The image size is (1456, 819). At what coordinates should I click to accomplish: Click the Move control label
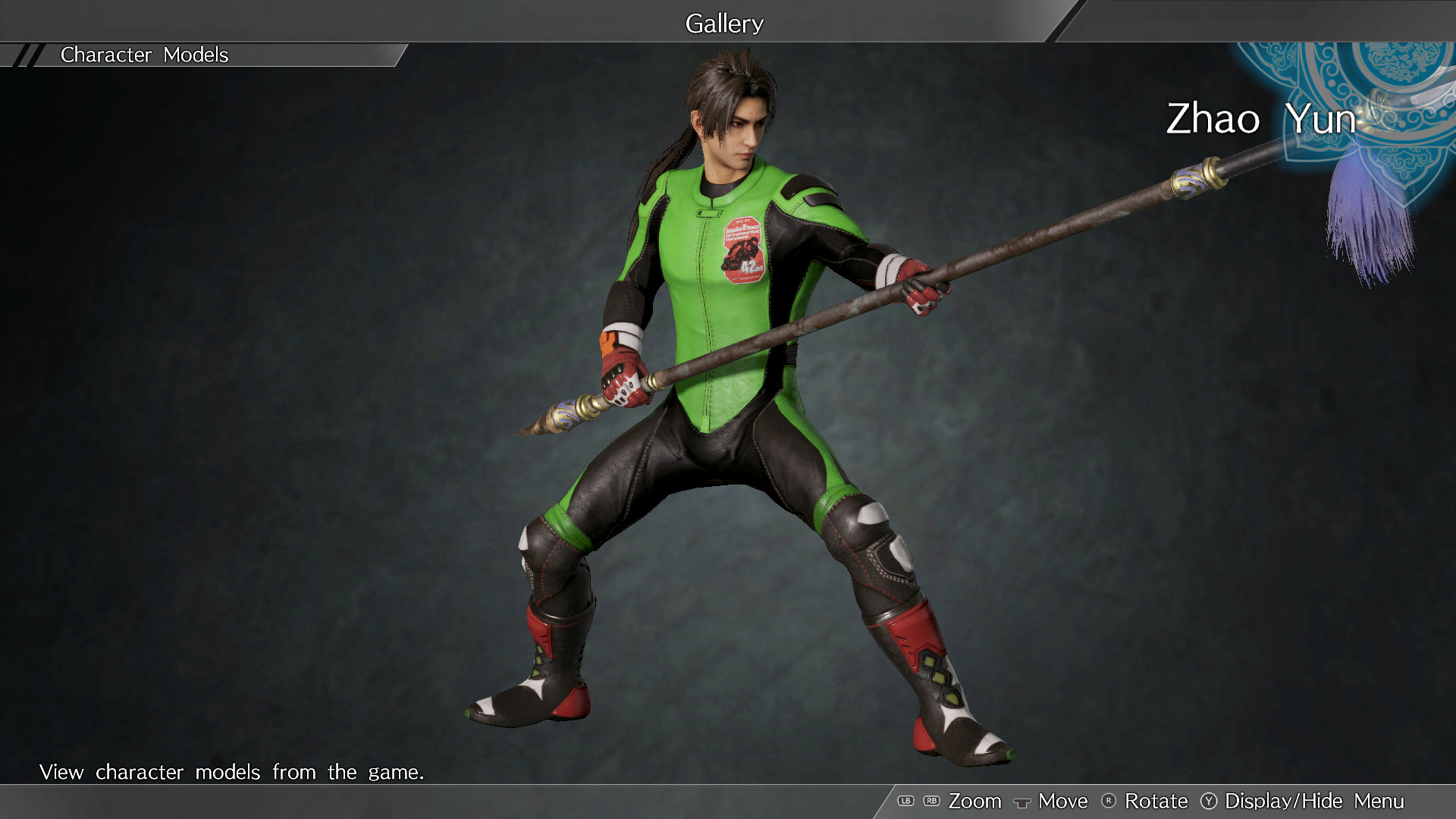pyautogui.click(x=1062, y=801)
